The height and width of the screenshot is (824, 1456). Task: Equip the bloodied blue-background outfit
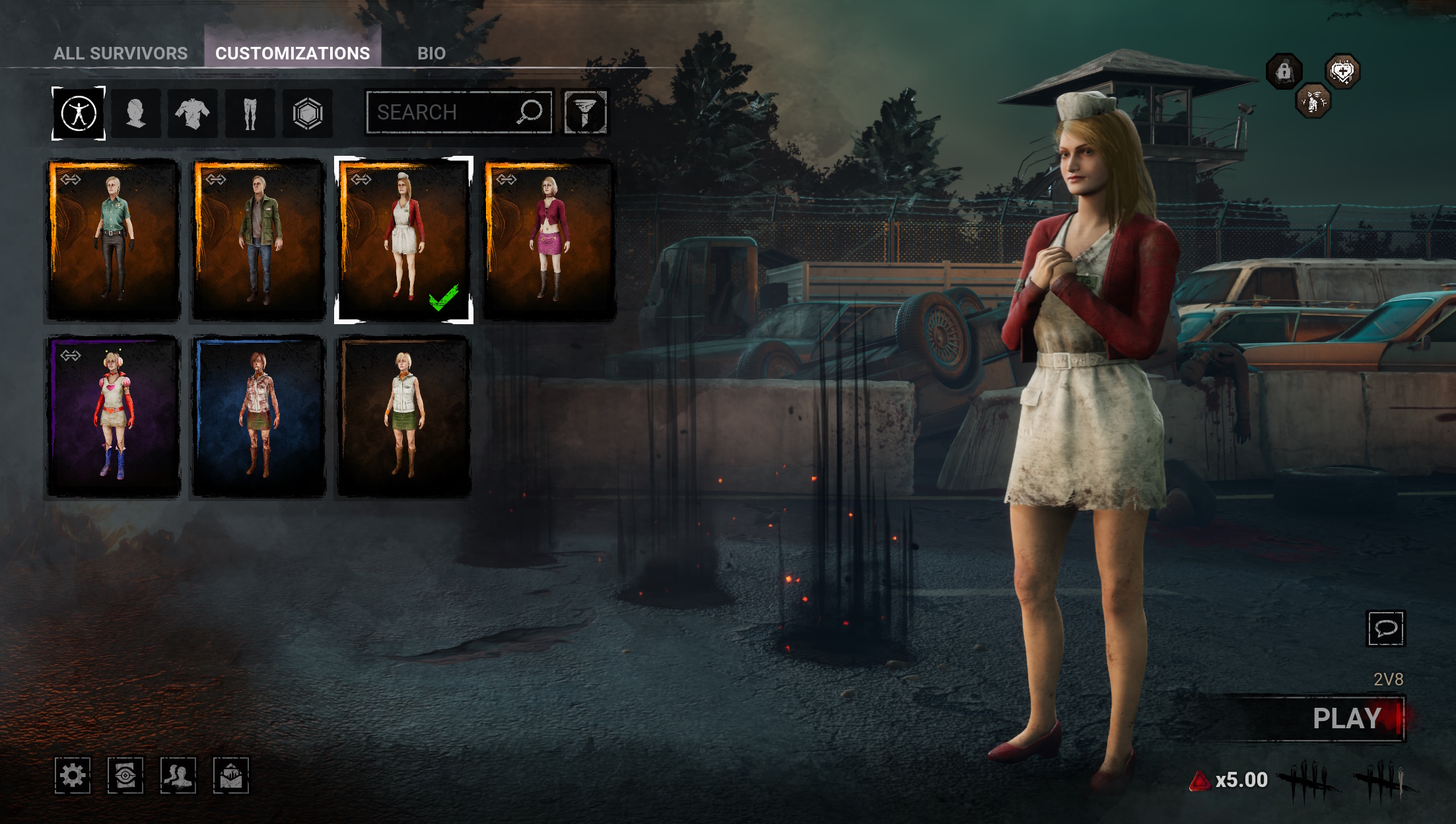[259, 416]
